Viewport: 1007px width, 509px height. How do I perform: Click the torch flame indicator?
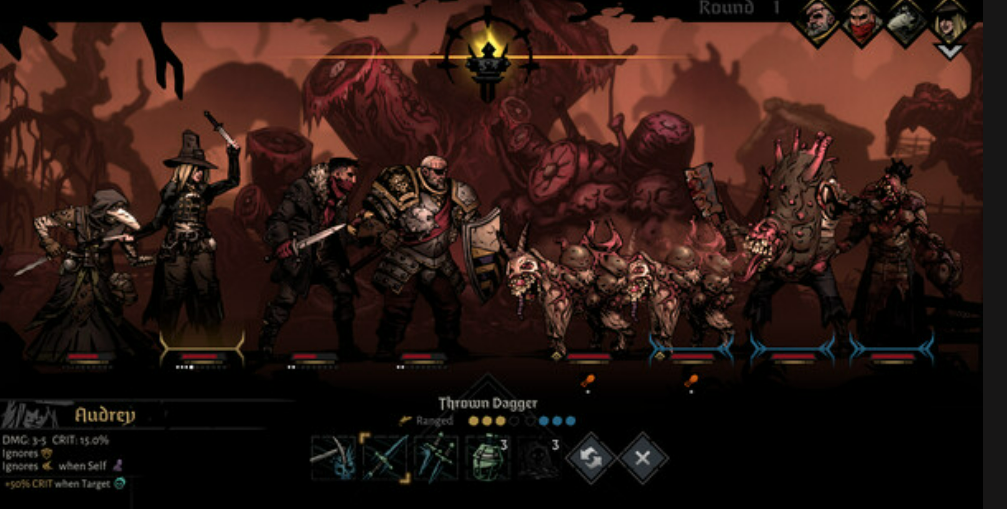(490, 56)
